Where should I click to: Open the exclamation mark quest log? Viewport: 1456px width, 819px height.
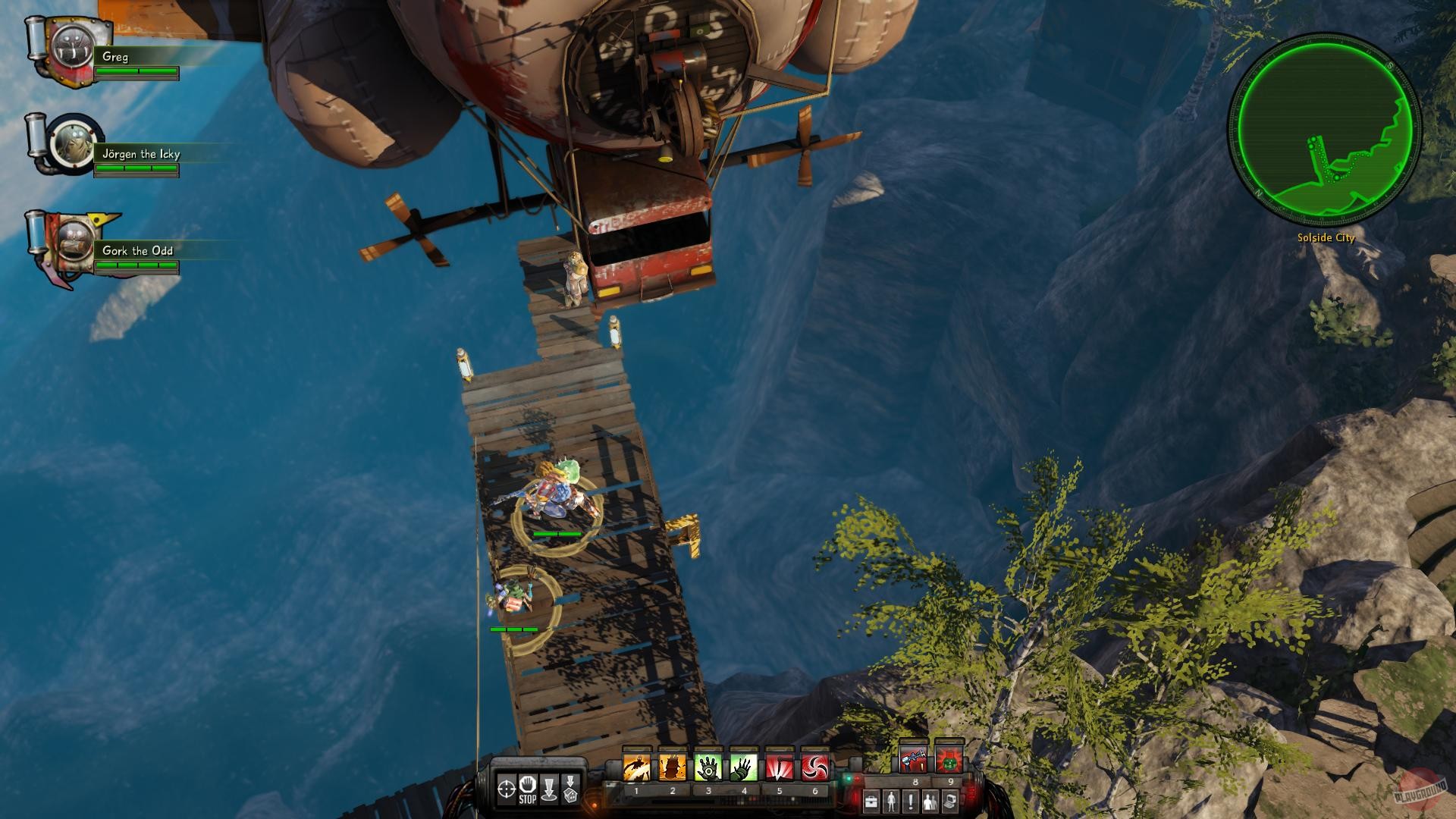click(x=912, y=800)
